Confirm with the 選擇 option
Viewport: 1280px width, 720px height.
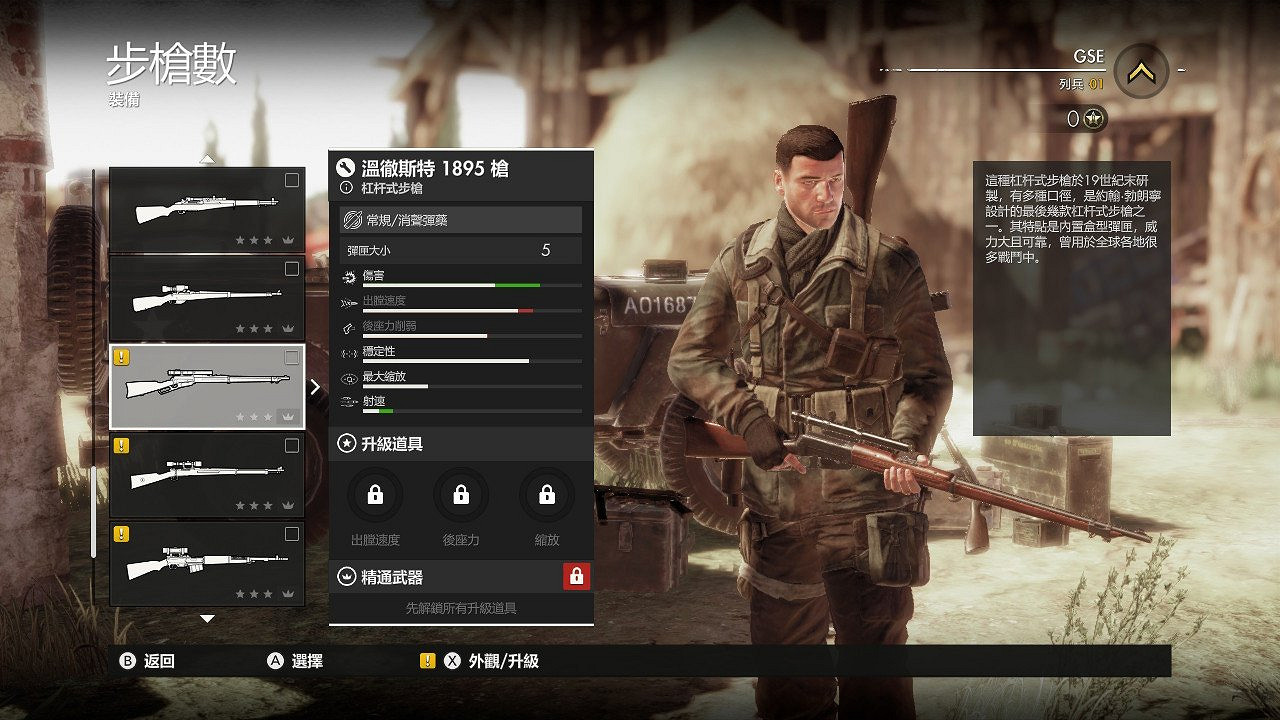click(x=296, y=661)
